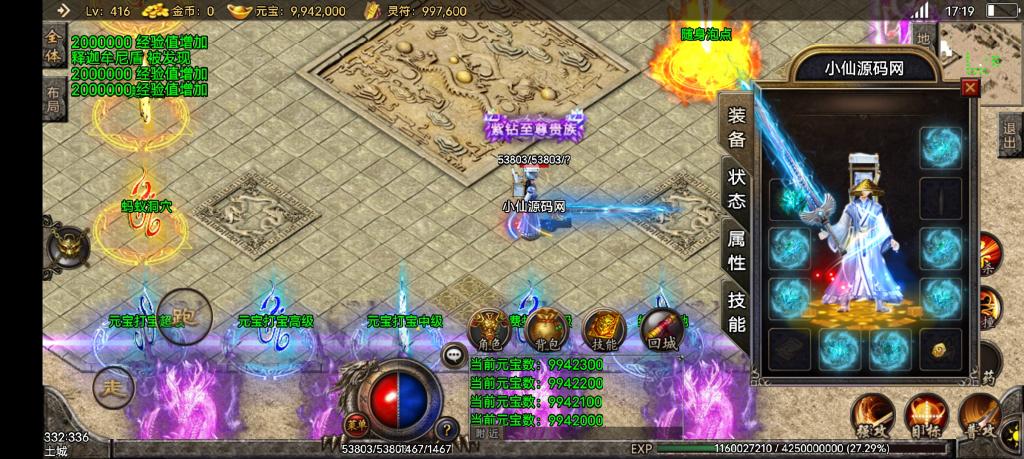Open the chat speech bubble button
The height and width of the screenshot is (459, 1024).
tap(454, 354)
